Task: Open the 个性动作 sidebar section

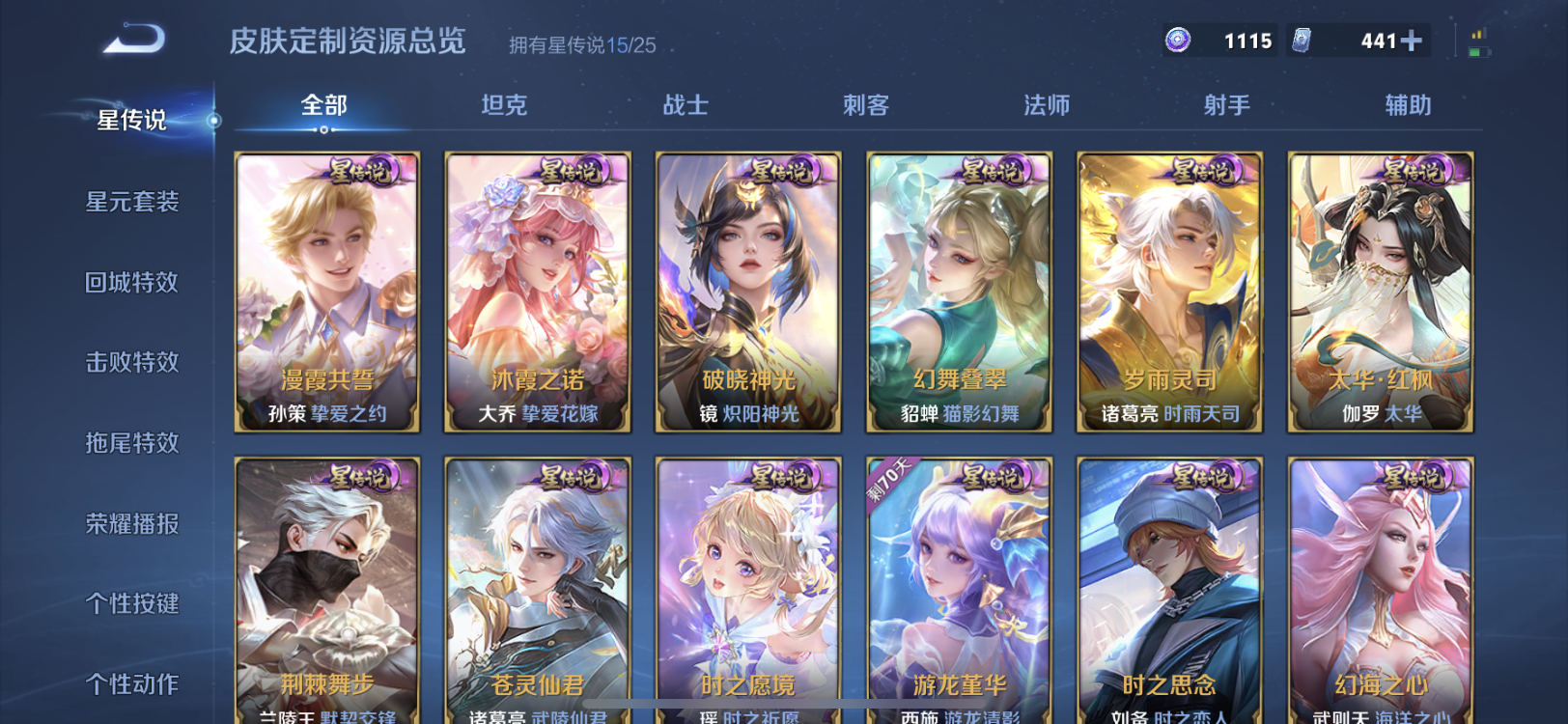Action: coord(131,683)
